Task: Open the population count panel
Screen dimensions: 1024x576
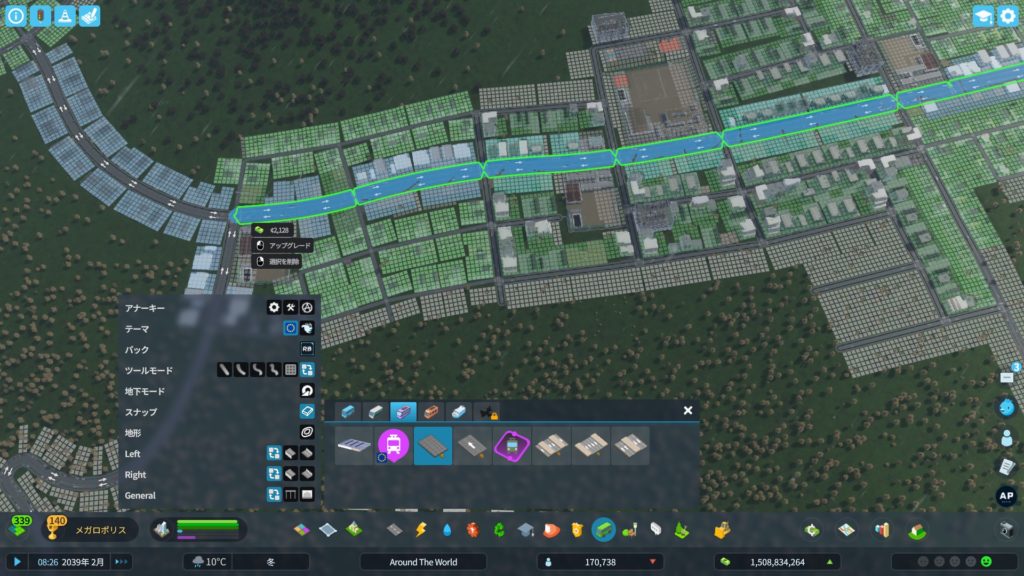Action: pyautogui.click(x=600, y=562)
